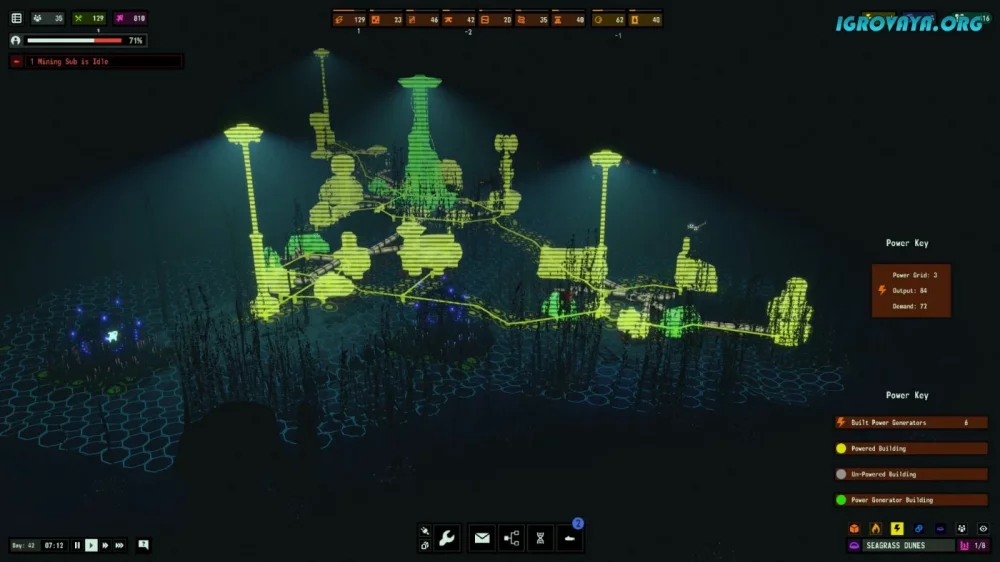1000x562 pixels.
Task: Pause the game time
Action: point(77,545)
